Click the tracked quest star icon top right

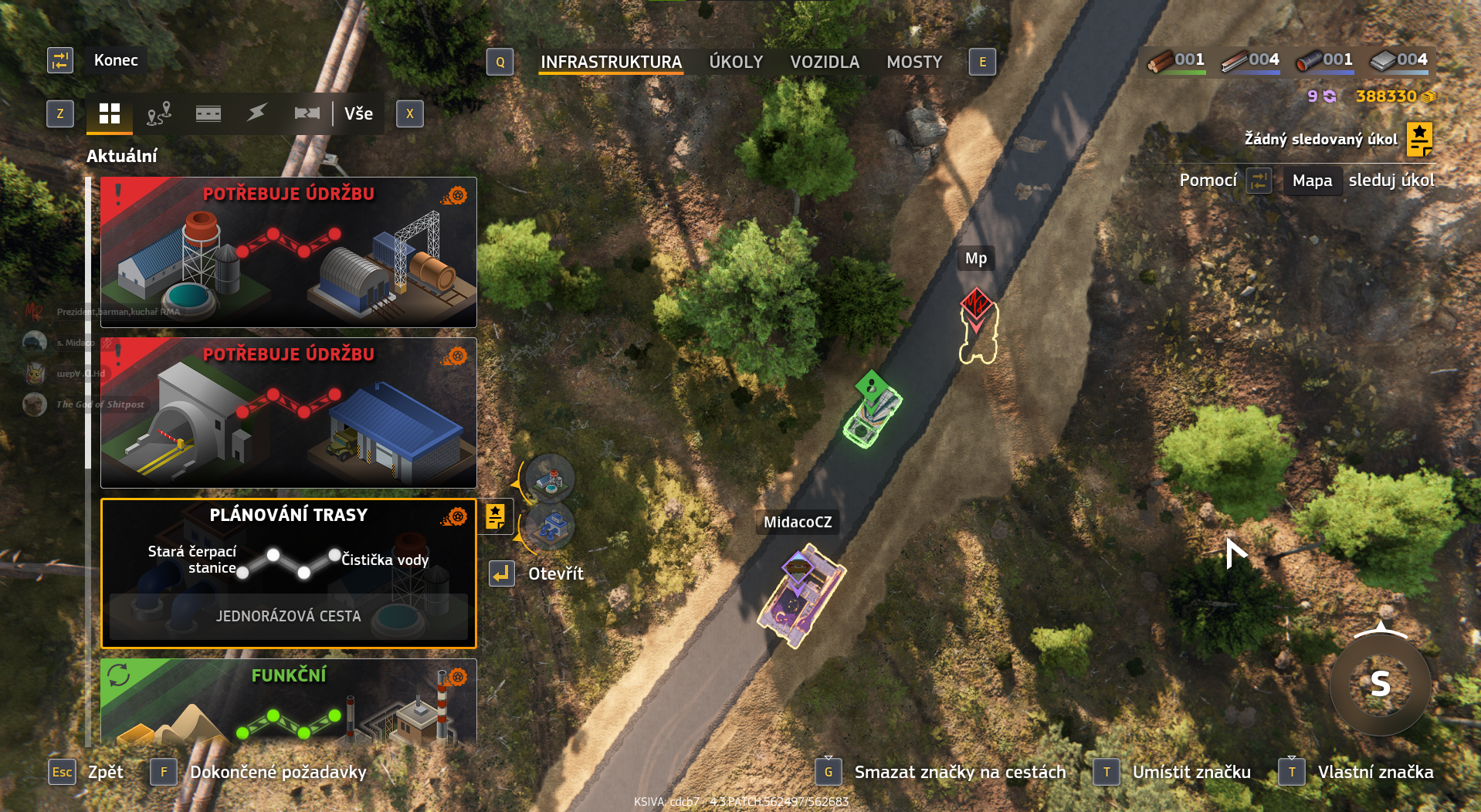[x=1418, y=139]
